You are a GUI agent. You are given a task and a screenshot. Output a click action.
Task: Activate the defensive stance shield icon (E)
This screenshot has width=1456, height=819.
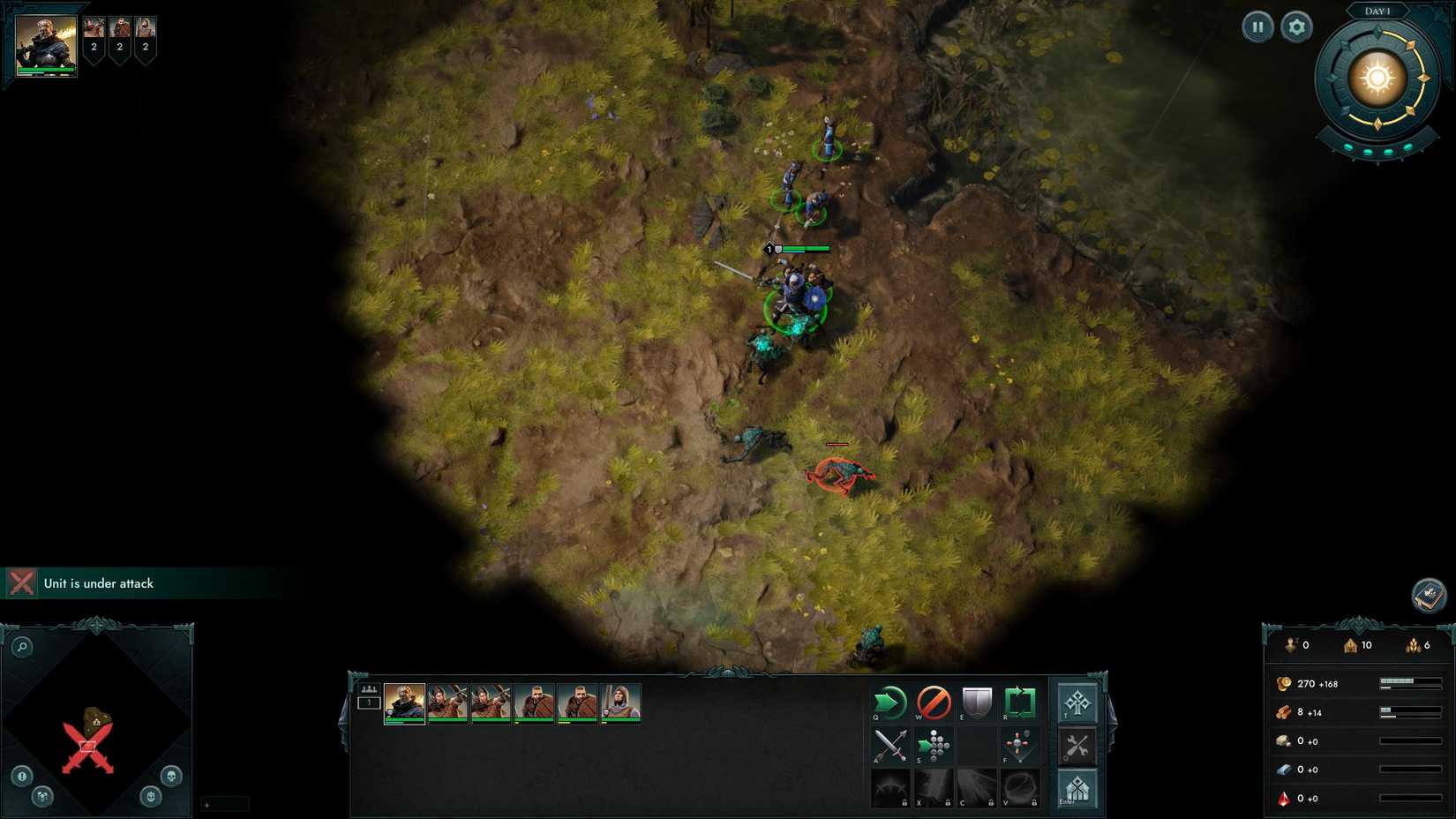pyautogui.click(x=977, y=701)
